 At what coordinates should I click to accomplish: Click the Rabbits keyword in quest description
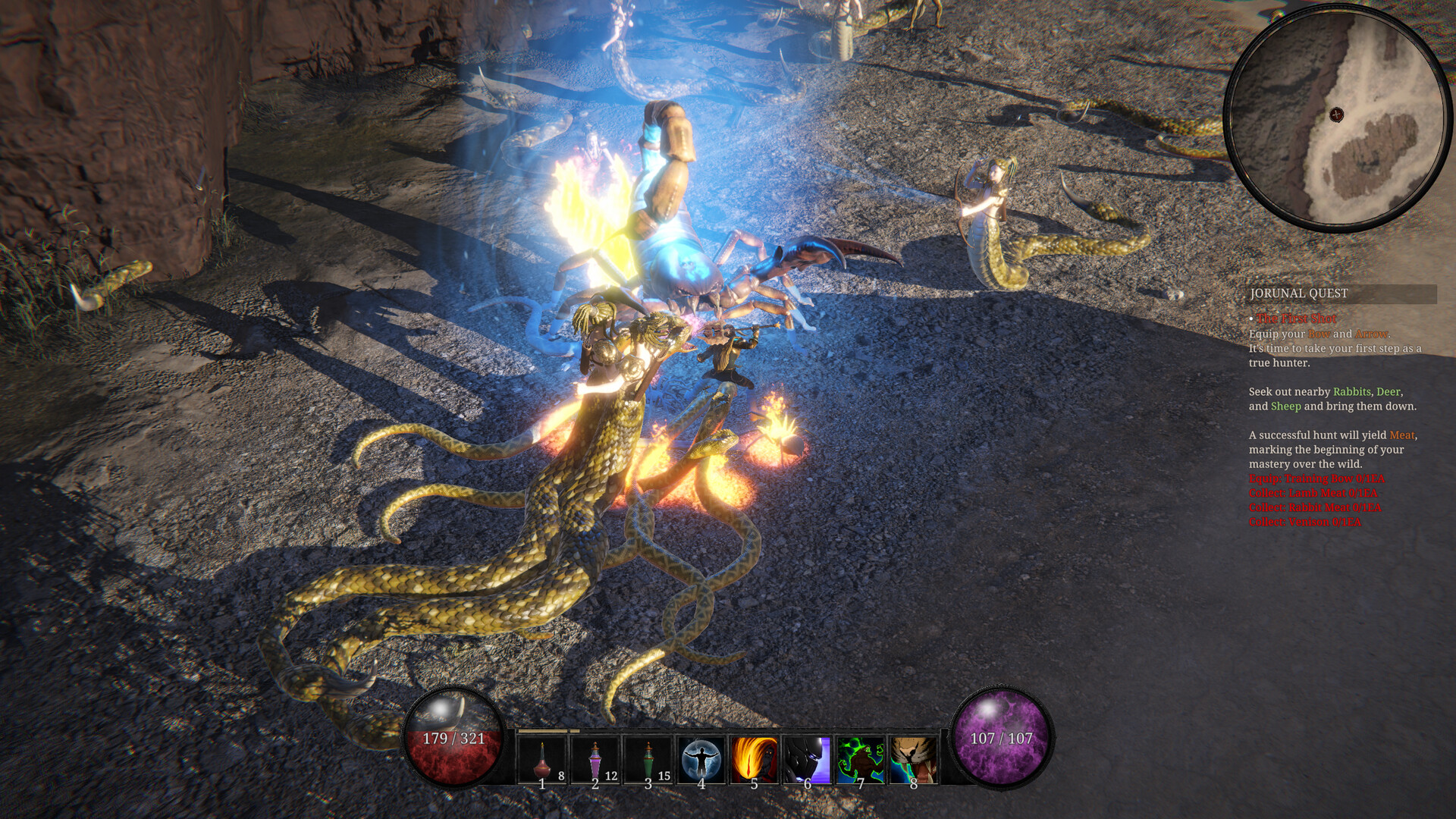pyautogui.click(x=1353, y=392)
